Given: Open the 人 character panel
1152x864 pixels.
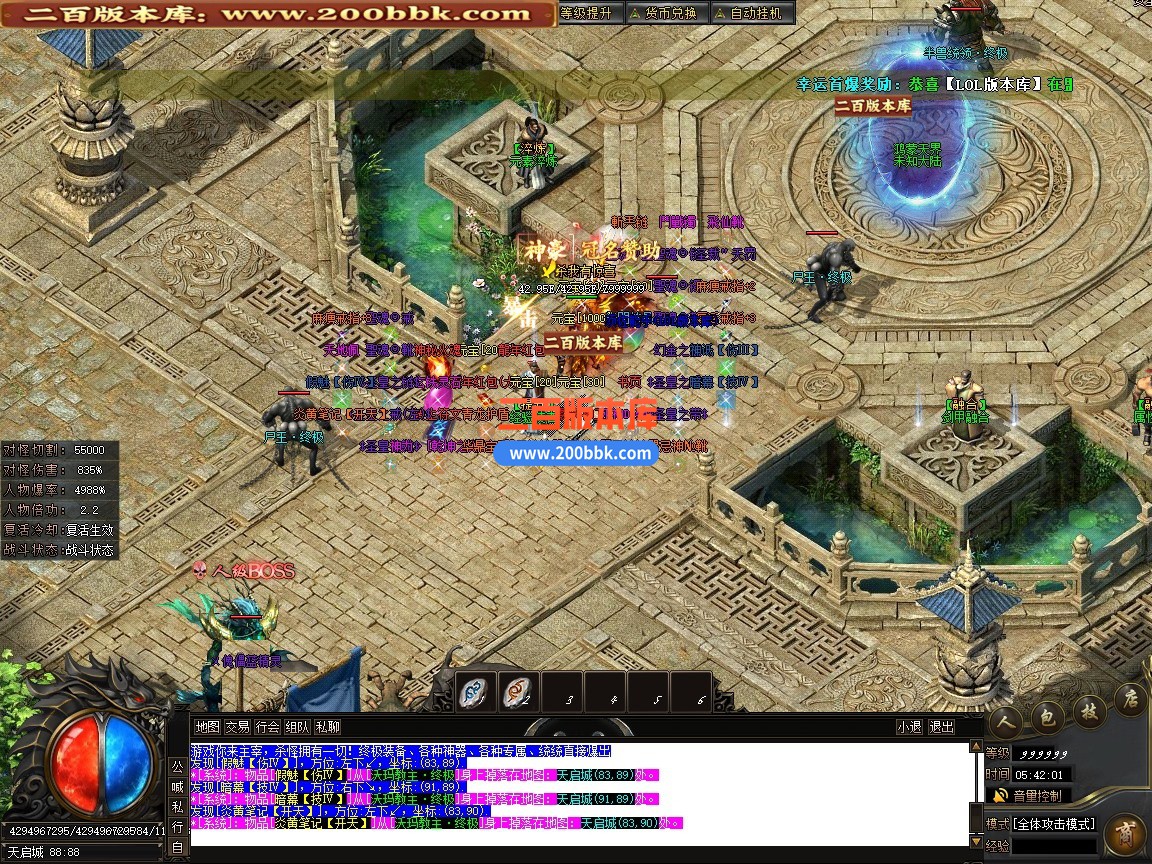Looking at the screenshot, I should tap(1006, 718).
